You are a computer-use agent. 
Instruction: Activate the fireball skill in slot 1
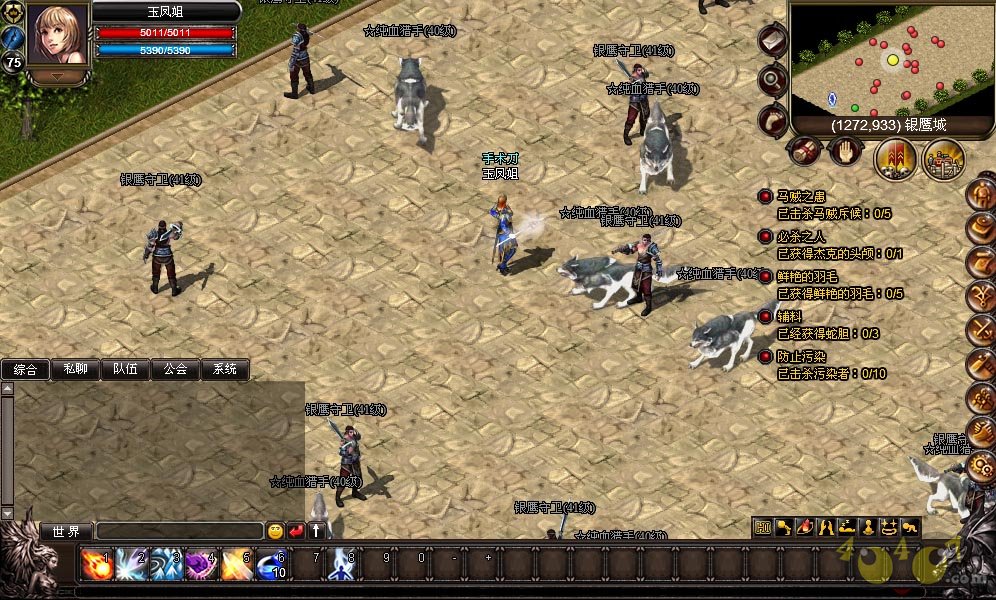pos(96,565)
